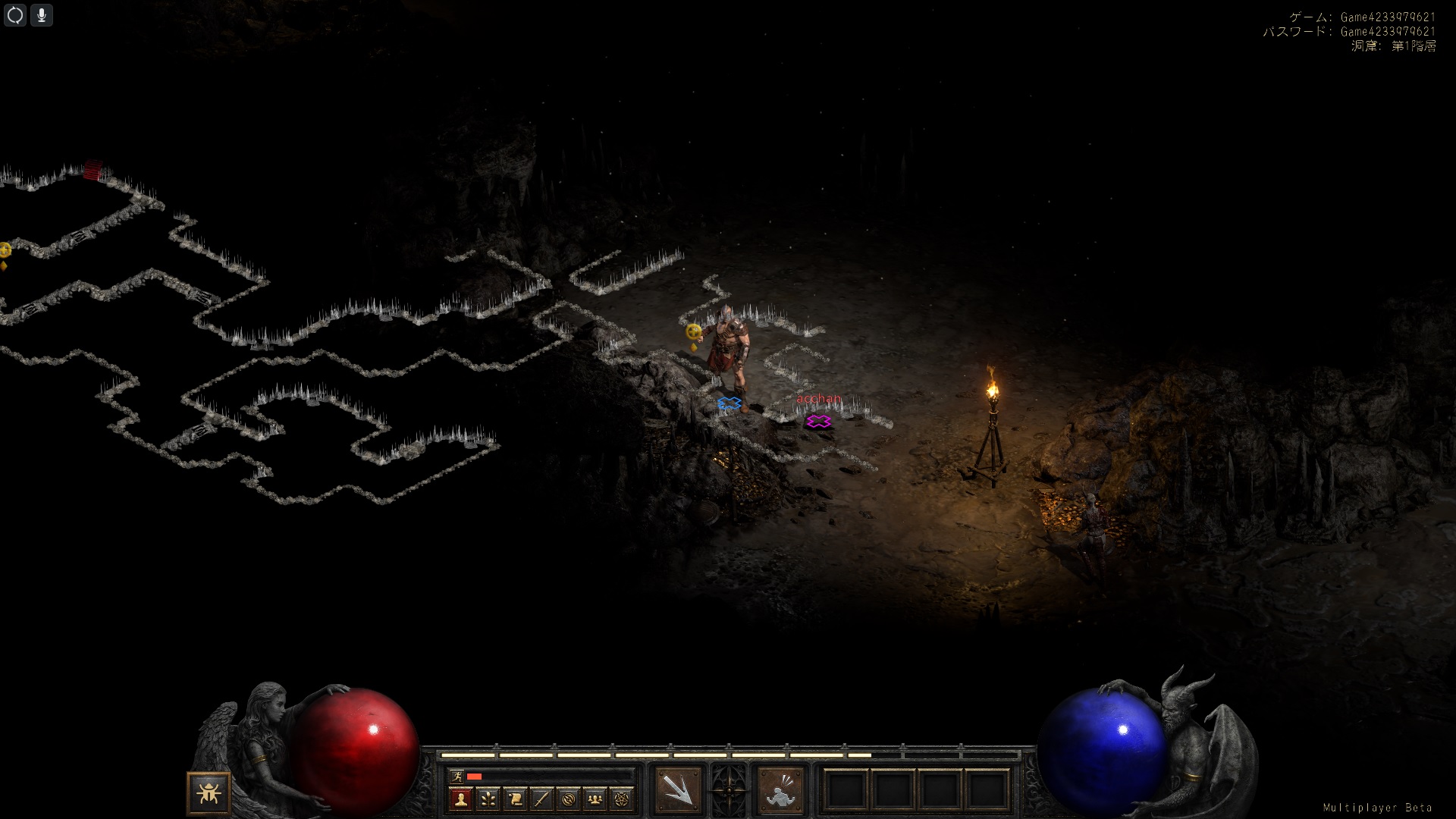Open the quest log scroll icon

515,799
